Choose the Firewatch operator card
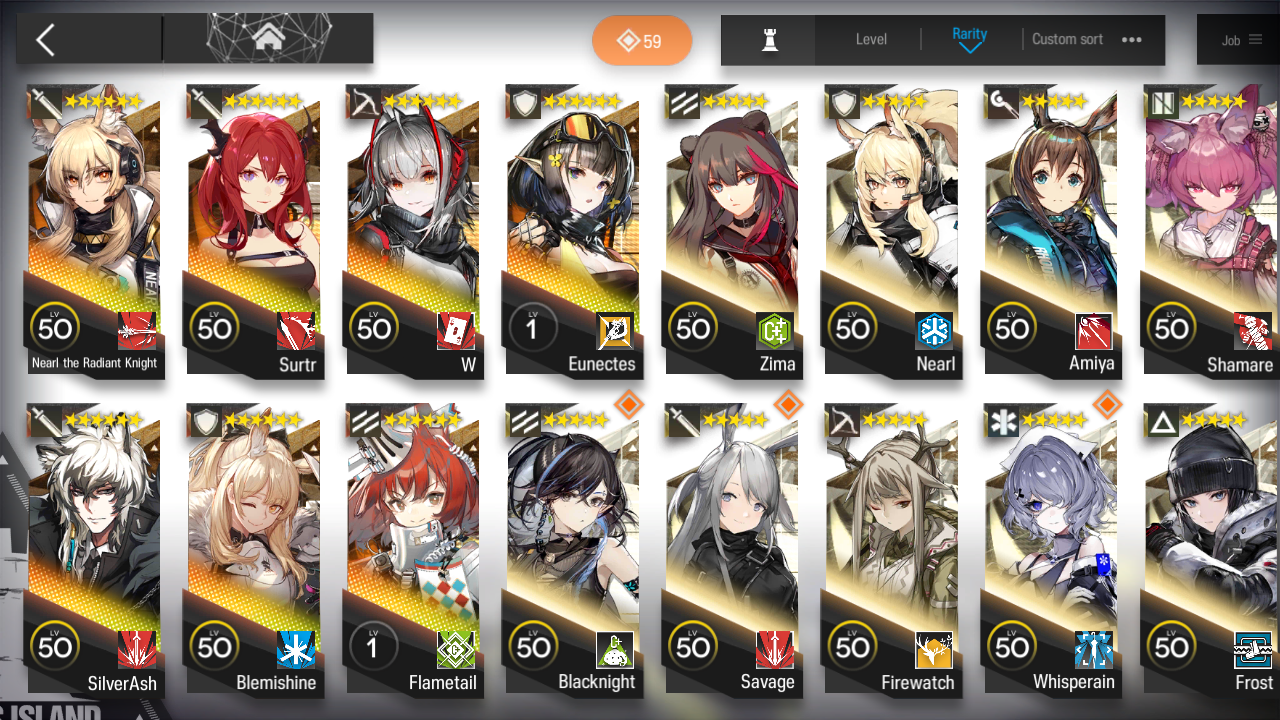1280x720 pixels. tap(891, 550)
